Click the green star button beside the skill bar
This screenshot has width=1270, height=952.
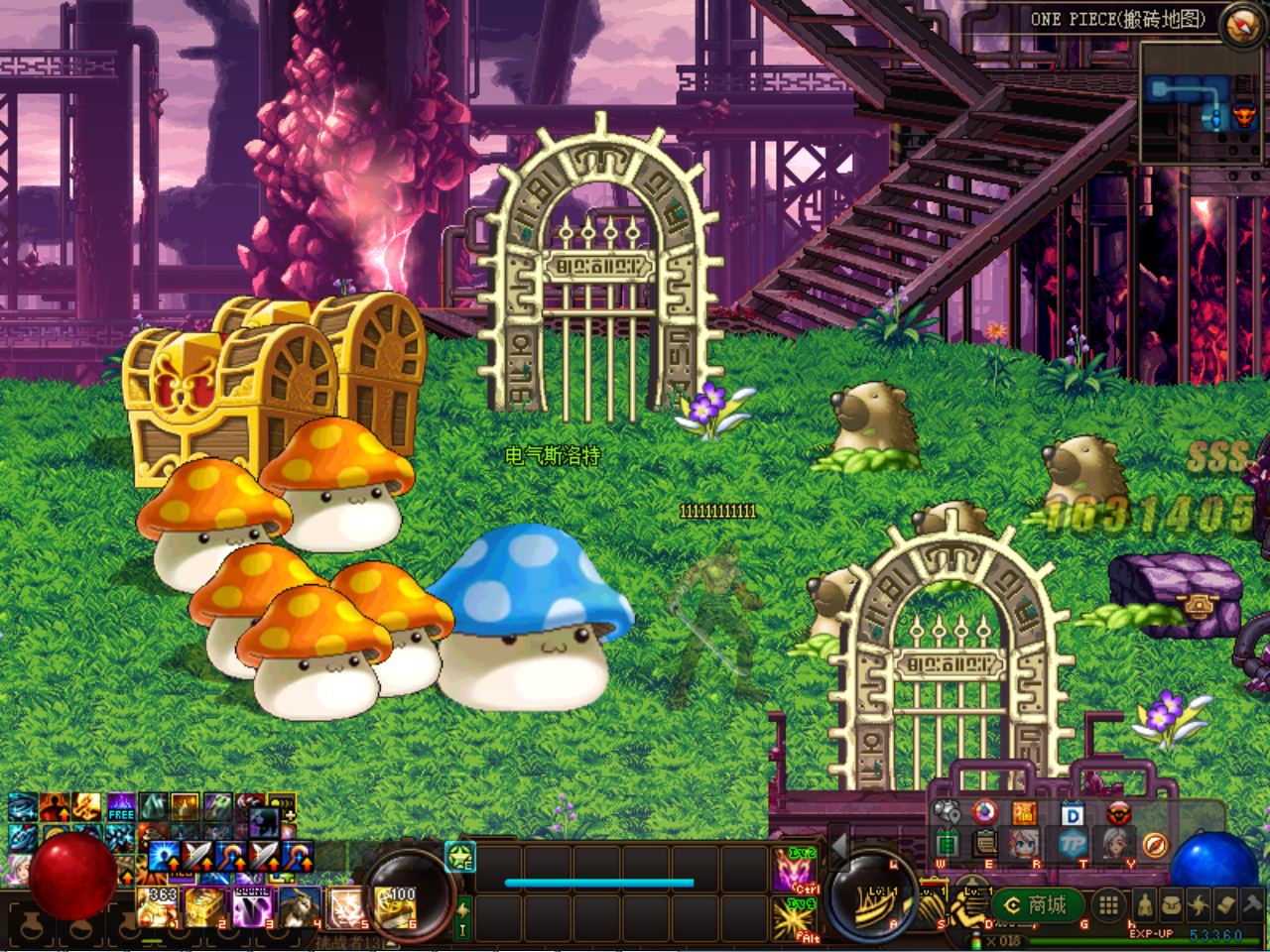pyautogui.click(x=460, y=856)
